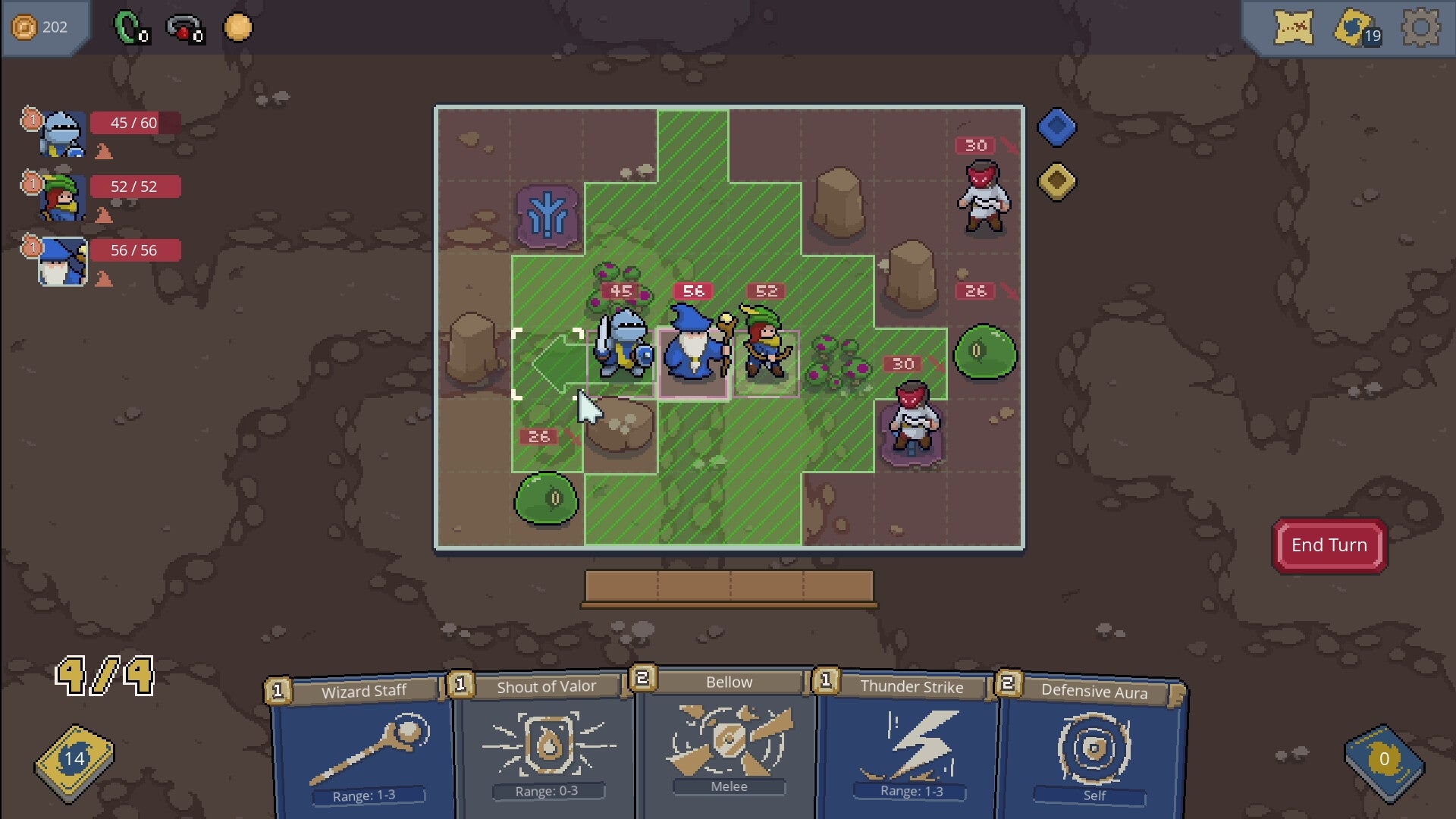Select the green ring accessory slot
1456x819 pixels.
coord(126,25)
